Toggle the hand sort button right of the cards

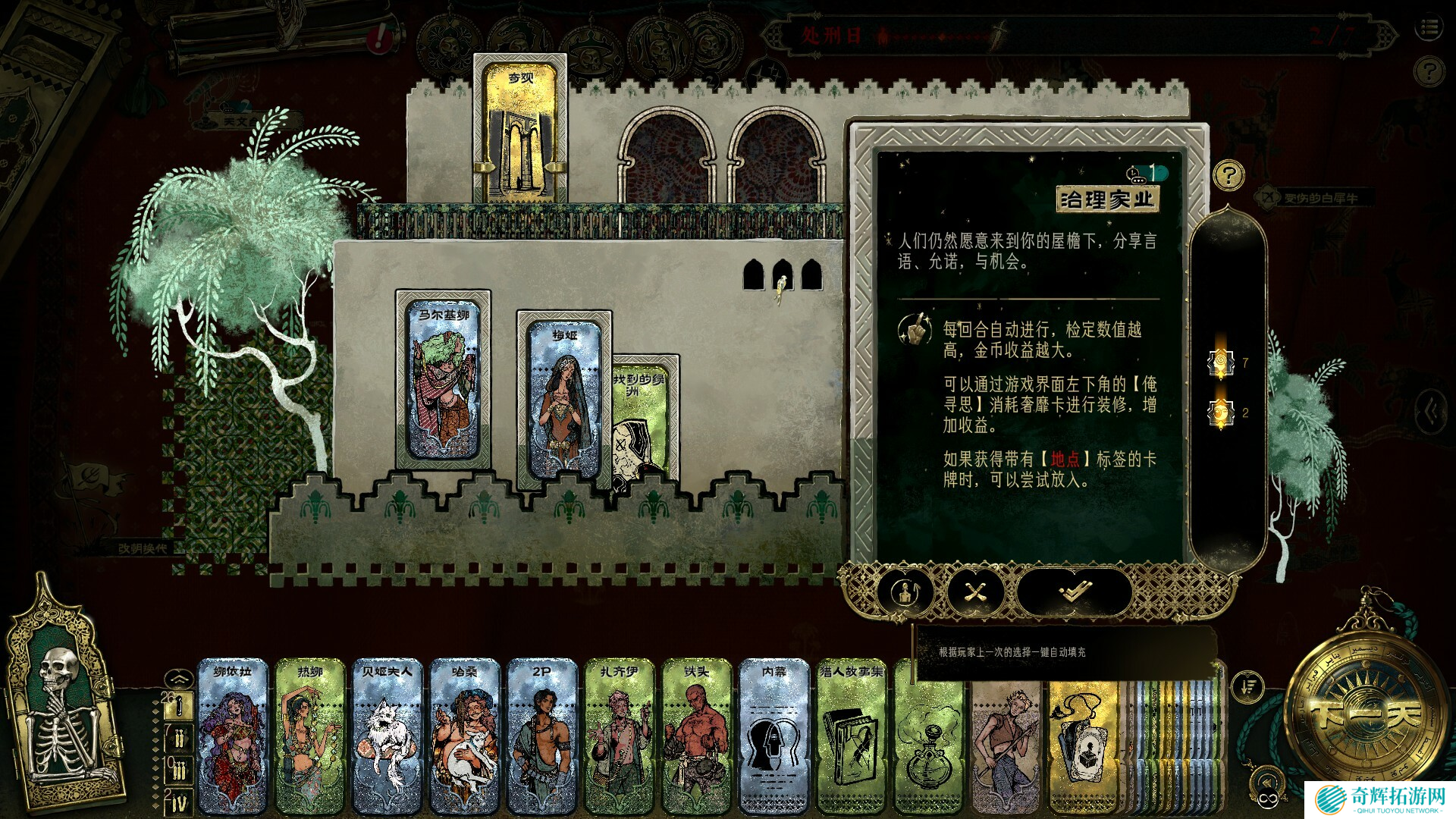tap(1247, 687)
